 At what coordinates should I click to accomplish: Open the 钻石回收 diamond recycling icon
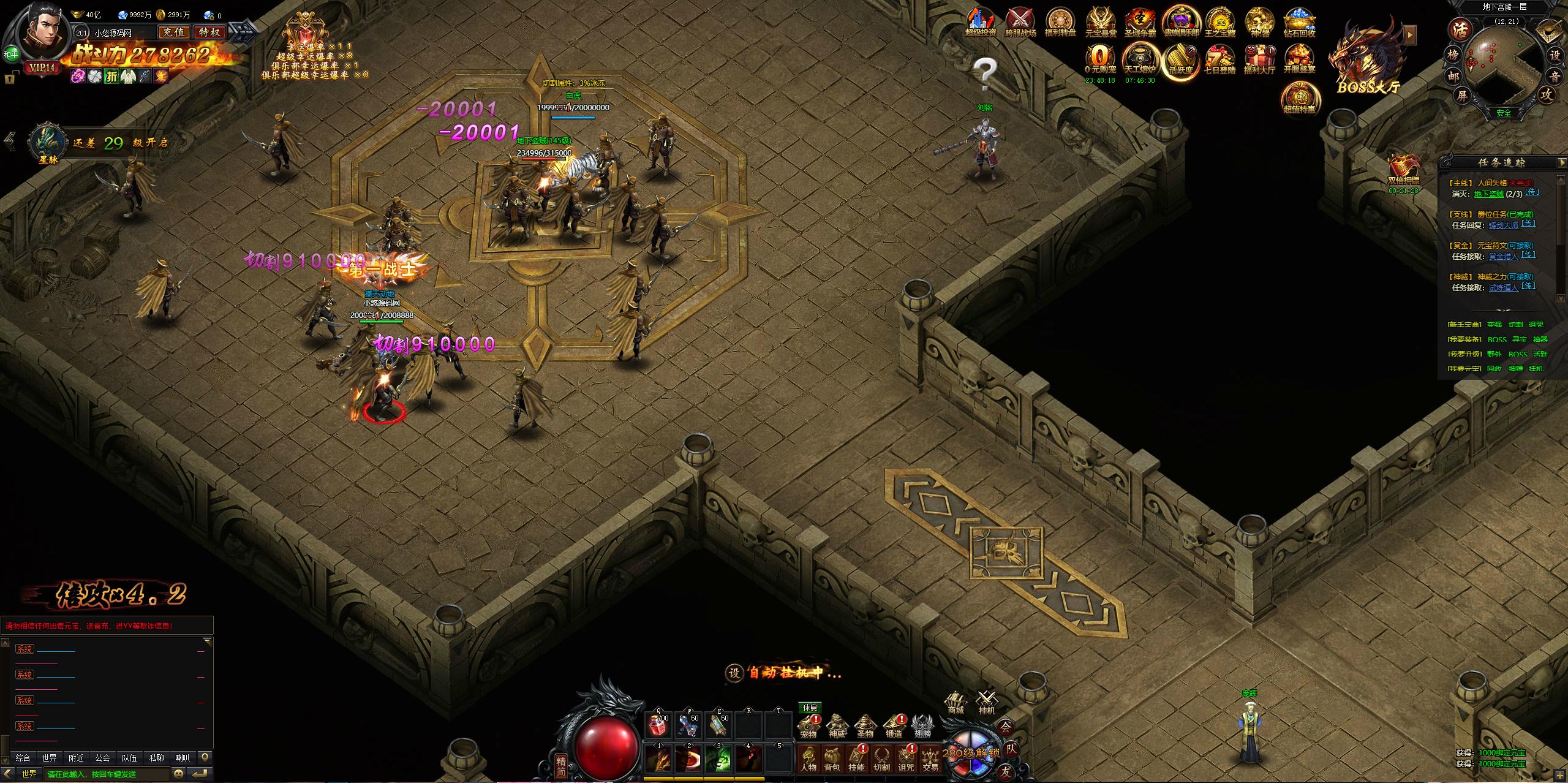tap(1299, 21)
